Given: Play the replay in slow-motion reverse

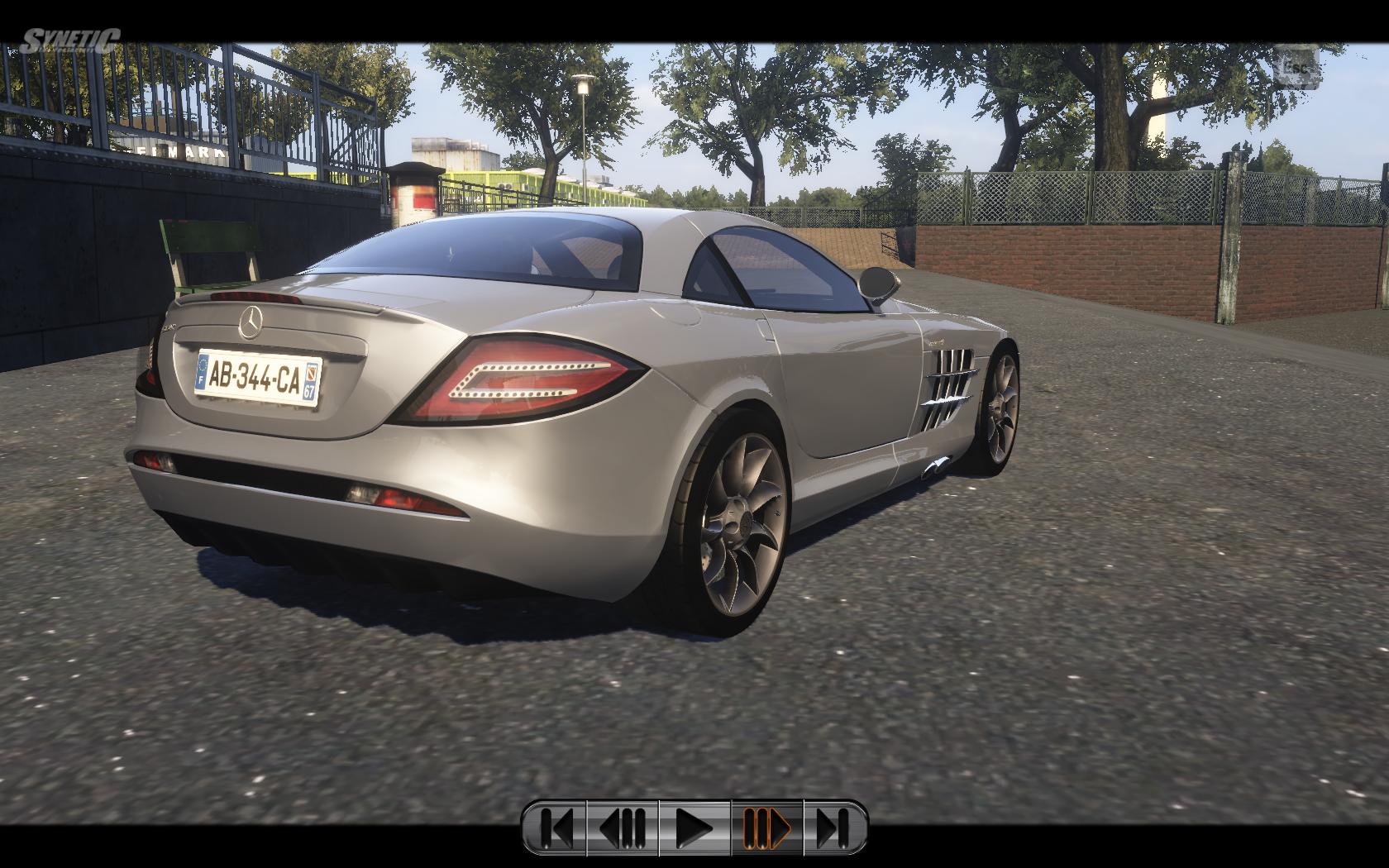Looking at the screenshot, I should [x=623, y=827].
